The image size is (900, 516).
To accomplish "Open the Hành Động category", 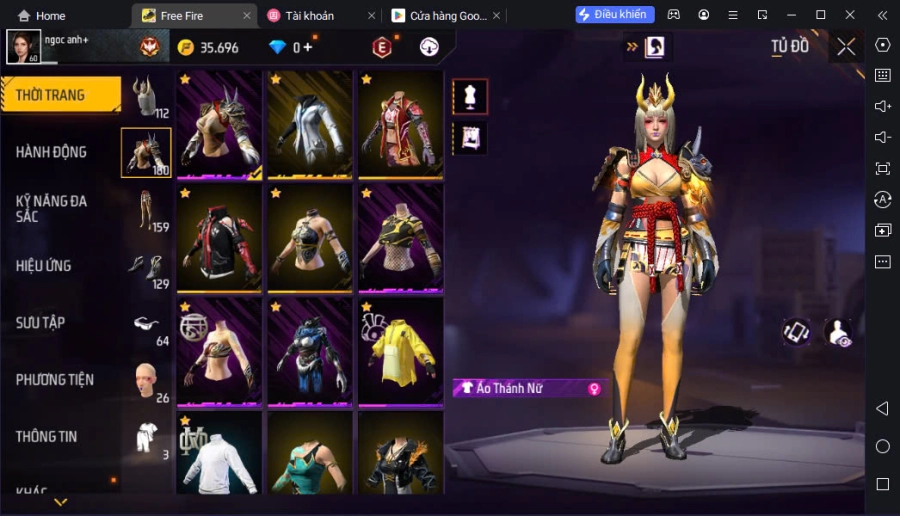I will 52,152.
